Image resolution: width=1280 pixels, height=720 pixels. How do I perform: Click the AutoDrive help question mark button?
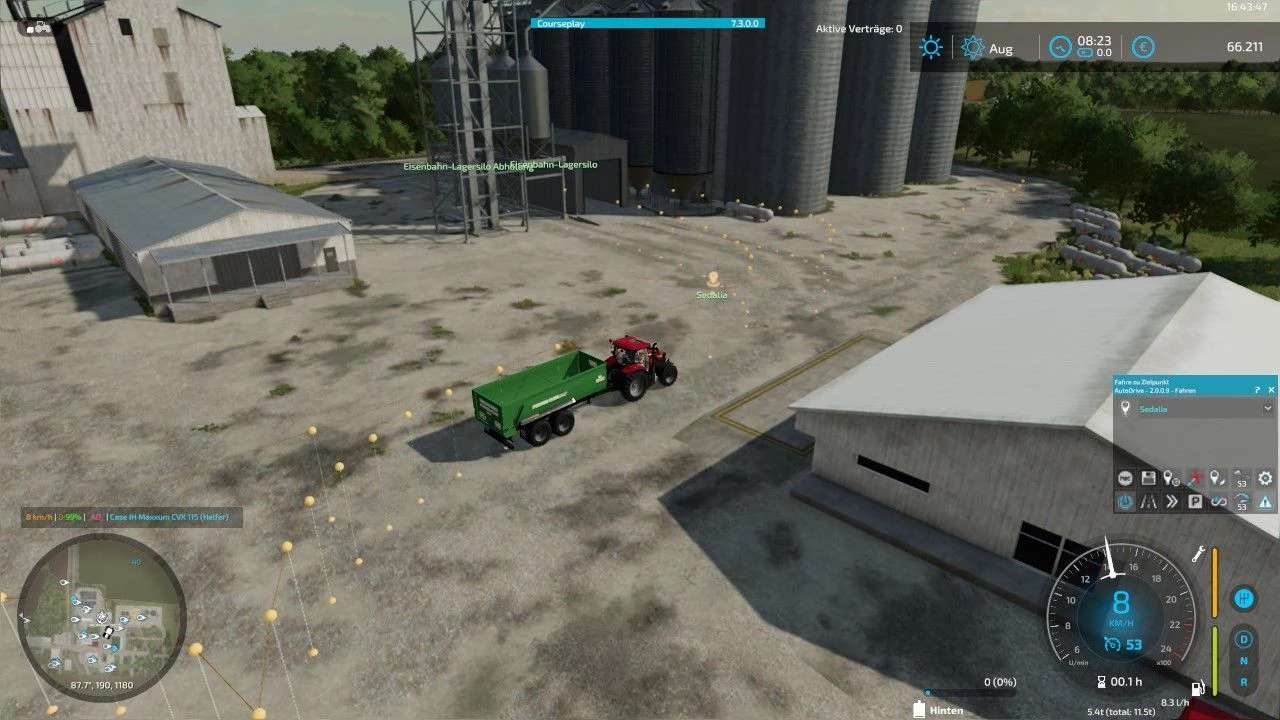(x=1257, y=389)
